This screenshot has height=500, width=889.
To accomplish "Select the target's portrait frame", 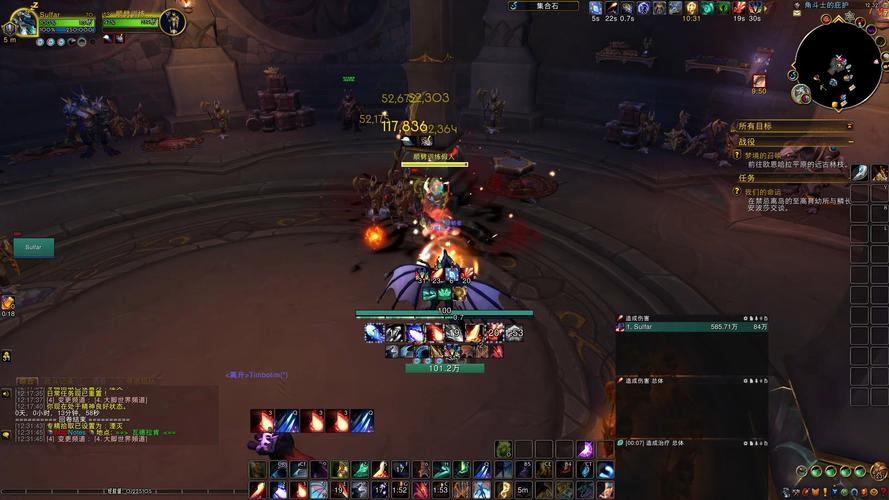I will [x=172, y=21].
